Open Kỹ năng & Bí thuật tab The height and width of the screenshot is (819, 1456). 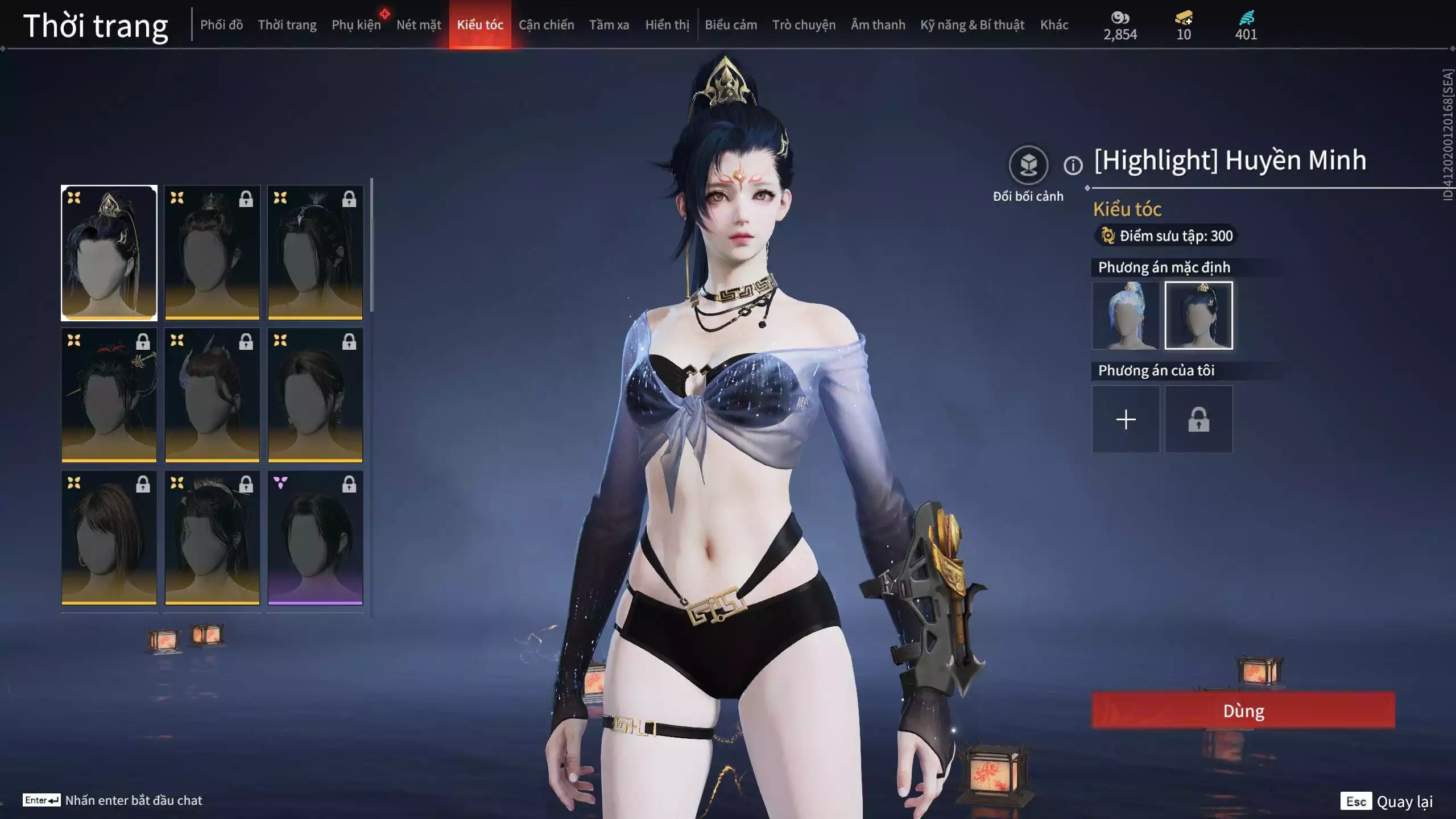972,25
